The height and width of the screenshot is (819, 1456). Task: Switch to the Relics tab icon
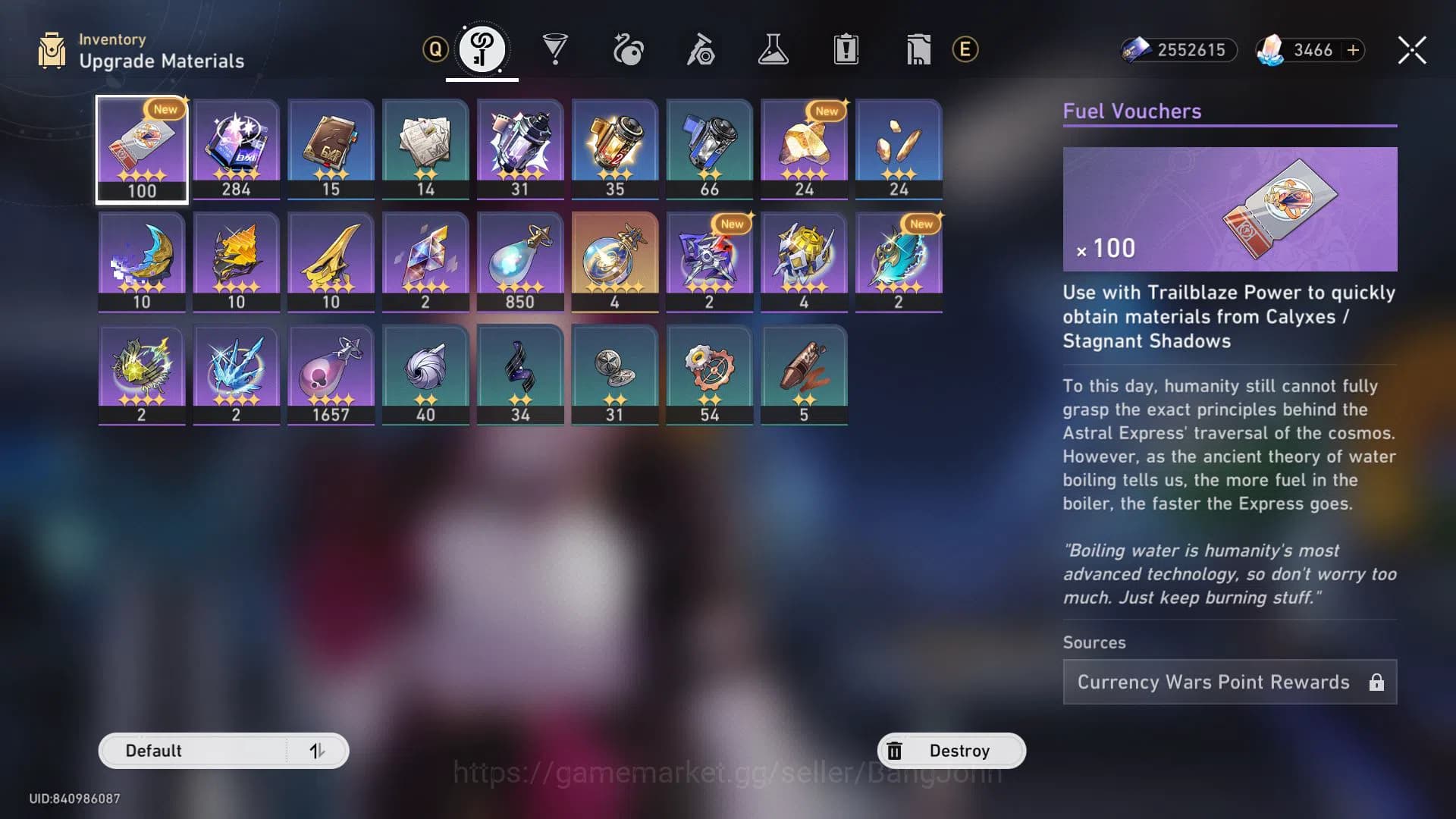point(628,49)
